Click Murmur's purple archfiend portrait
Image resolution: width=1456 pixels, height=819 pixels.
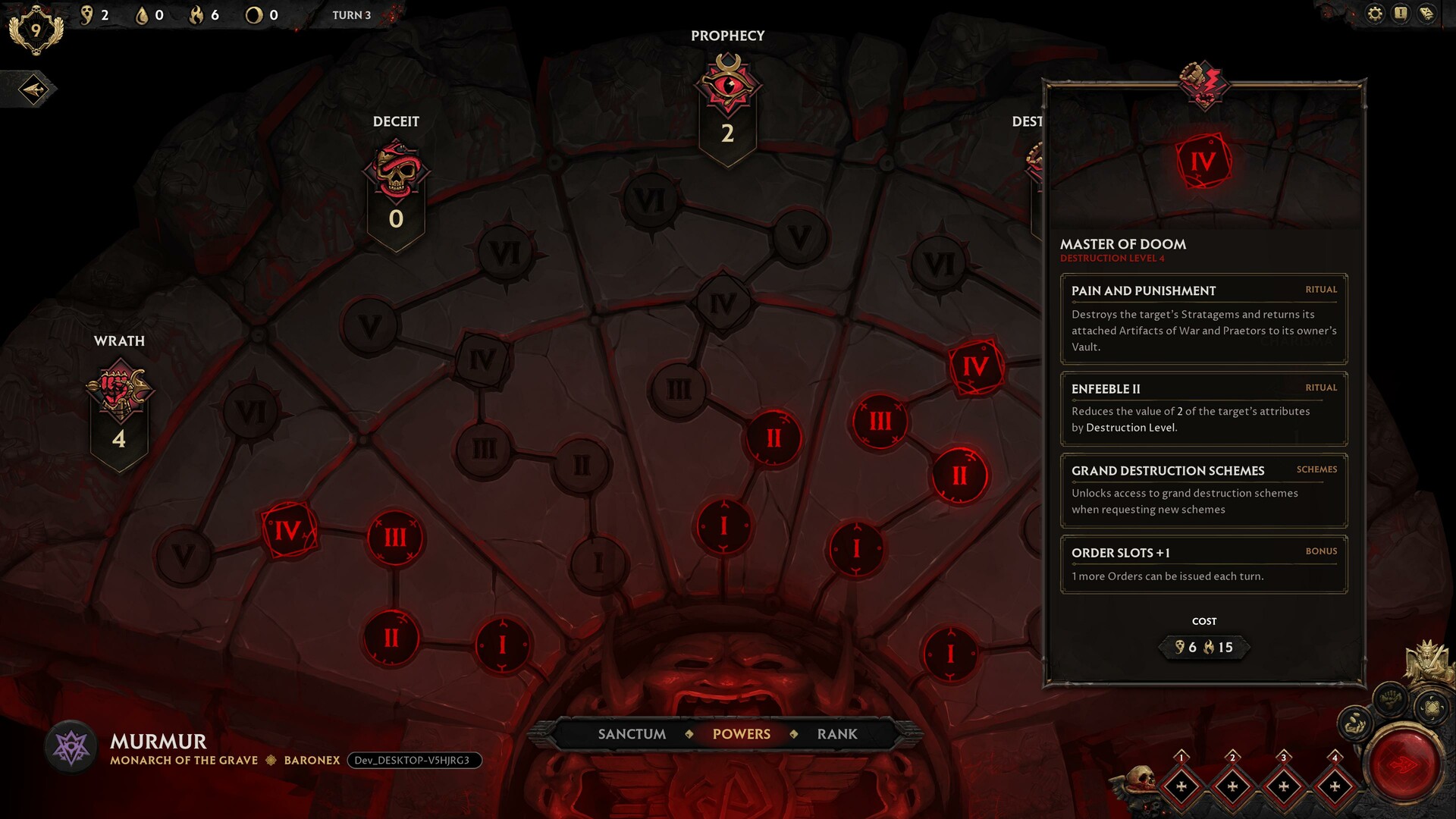pyautogui.click(x=71, y=748)
